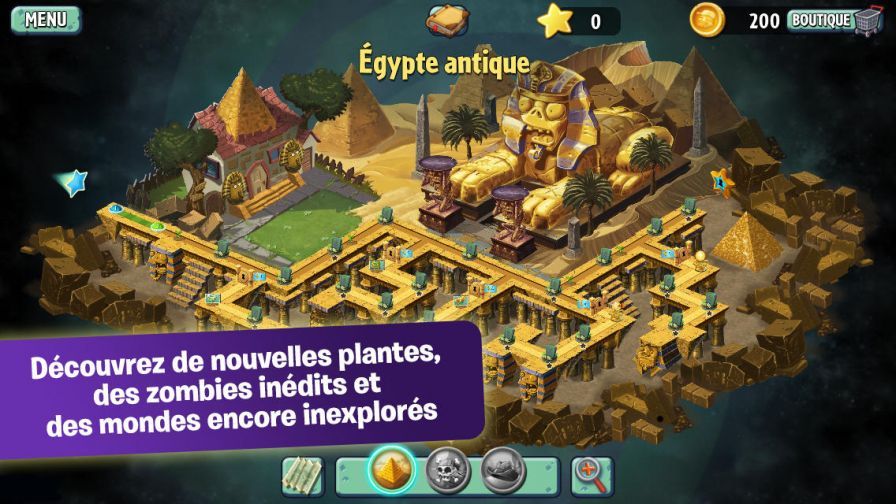Viewport: 896px width, 504px height.
Task: Zoom in with the magnifying glass
Action: point(592,474)
